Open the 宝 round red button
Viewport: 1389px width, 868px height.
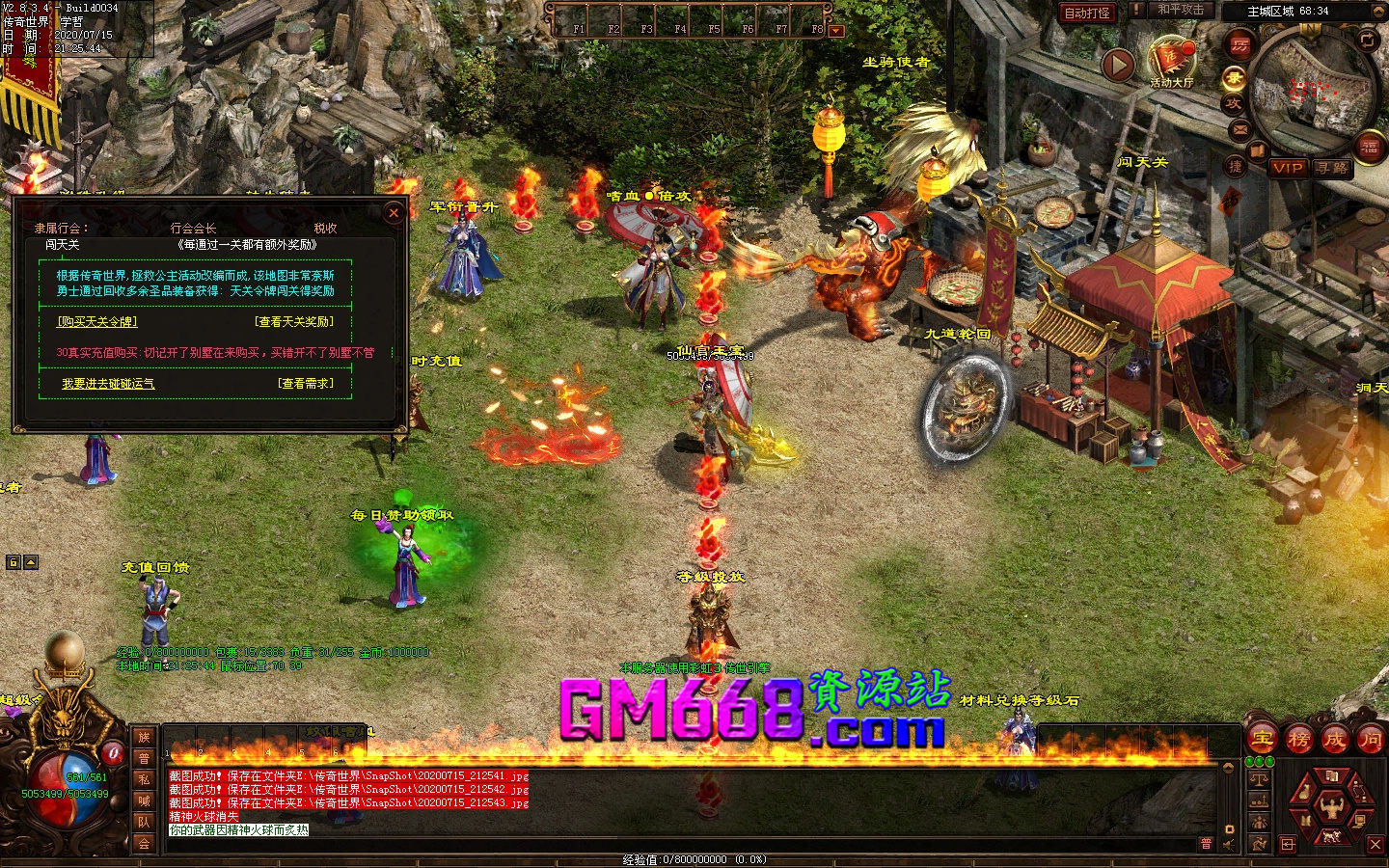point(1263,740)
